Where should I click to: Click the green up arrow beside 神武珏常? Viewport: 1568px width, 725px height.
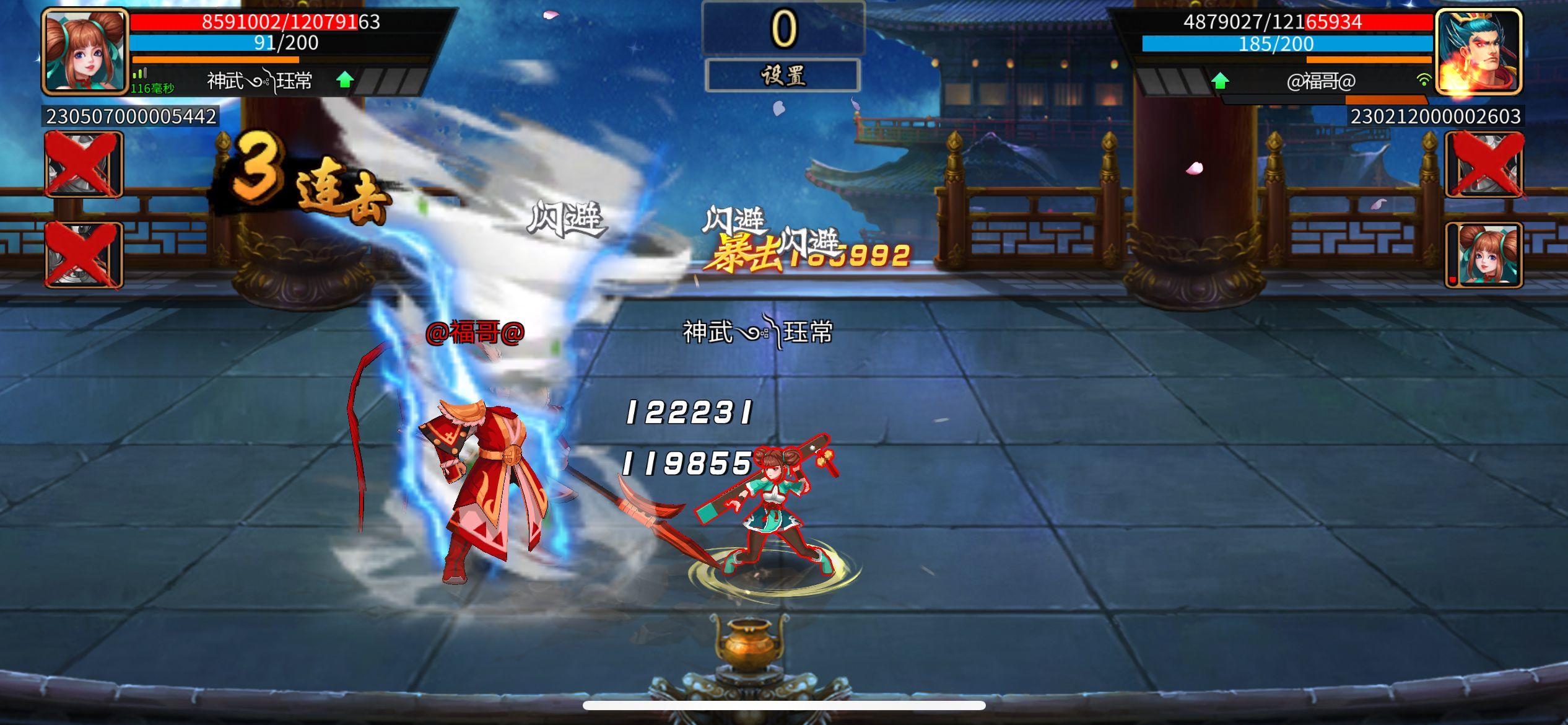[344, 79]
